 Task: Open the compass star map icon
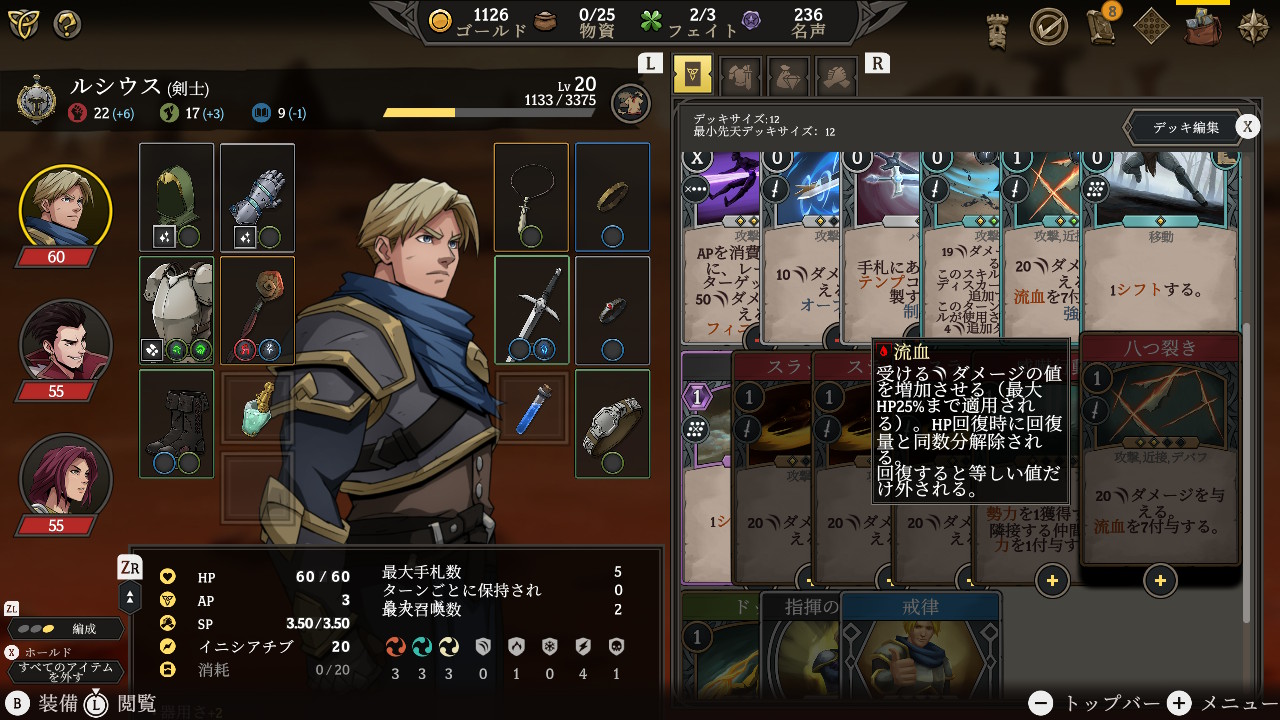click(1253, 26)
